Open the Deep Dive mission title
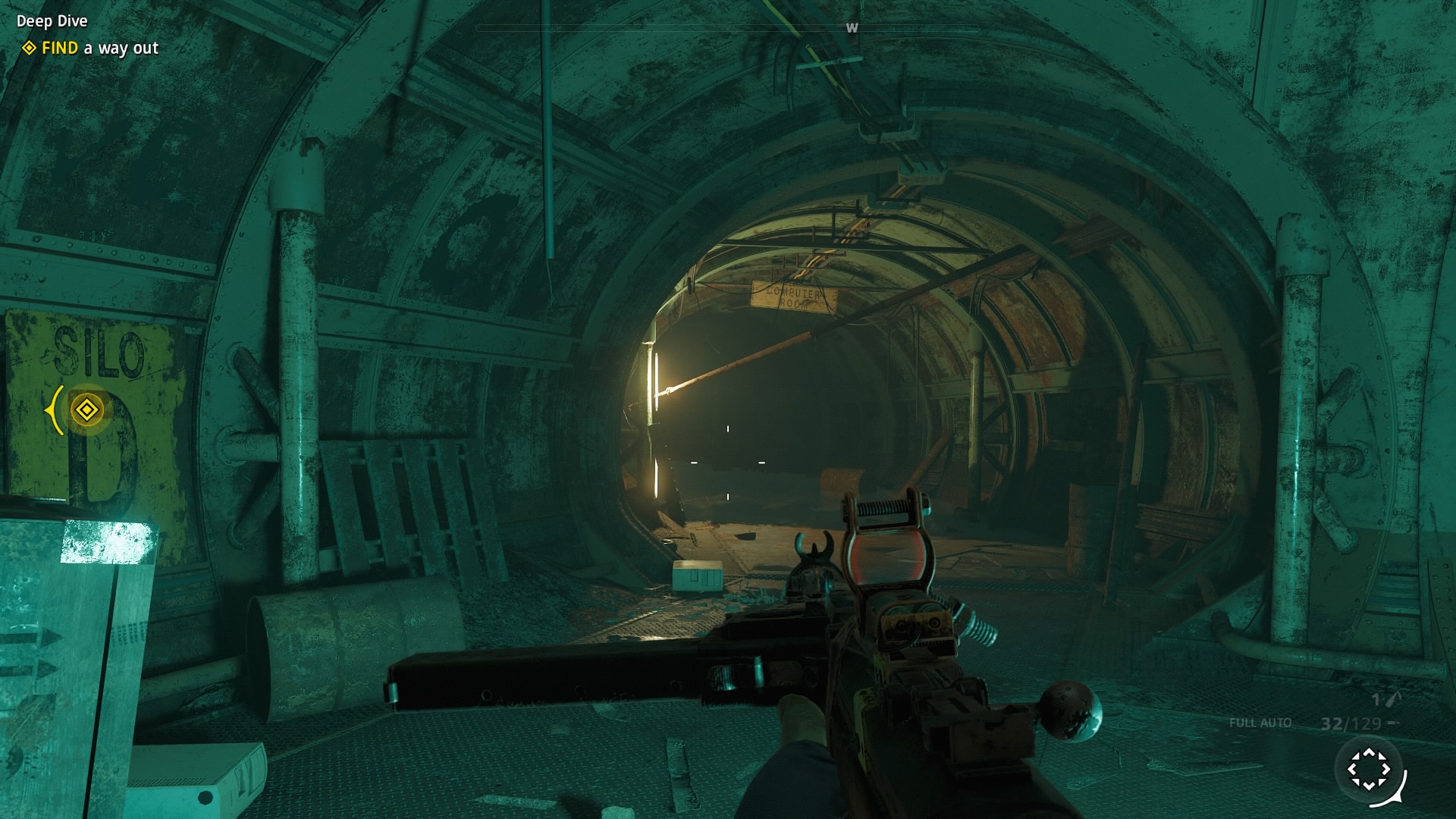The image size is (1456, 819). tap(52, 21)
